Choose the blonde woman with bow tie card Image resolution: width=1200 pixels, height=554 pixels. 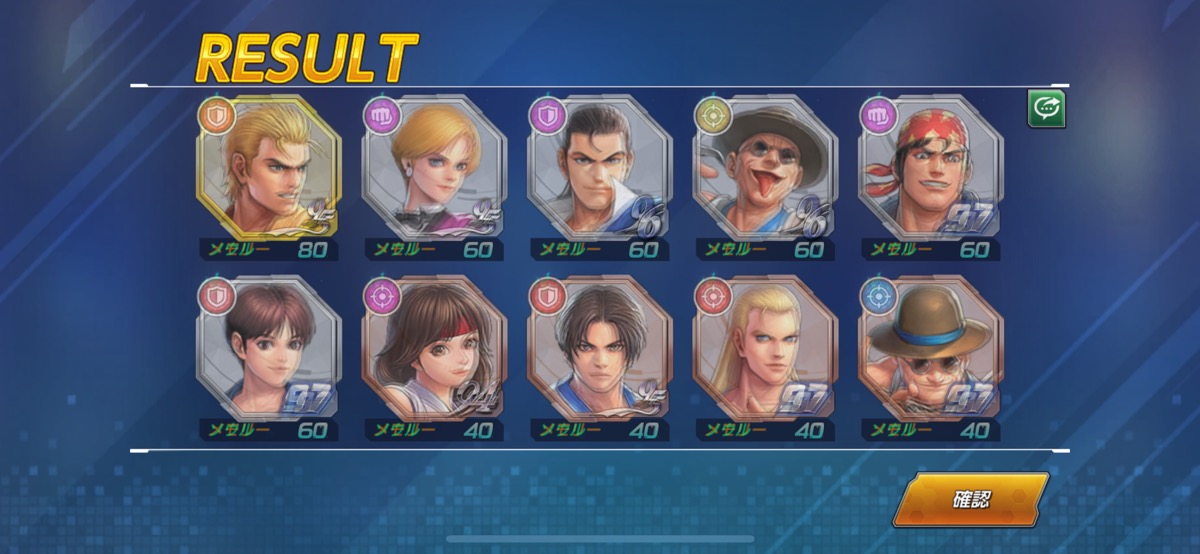(435, 168)
